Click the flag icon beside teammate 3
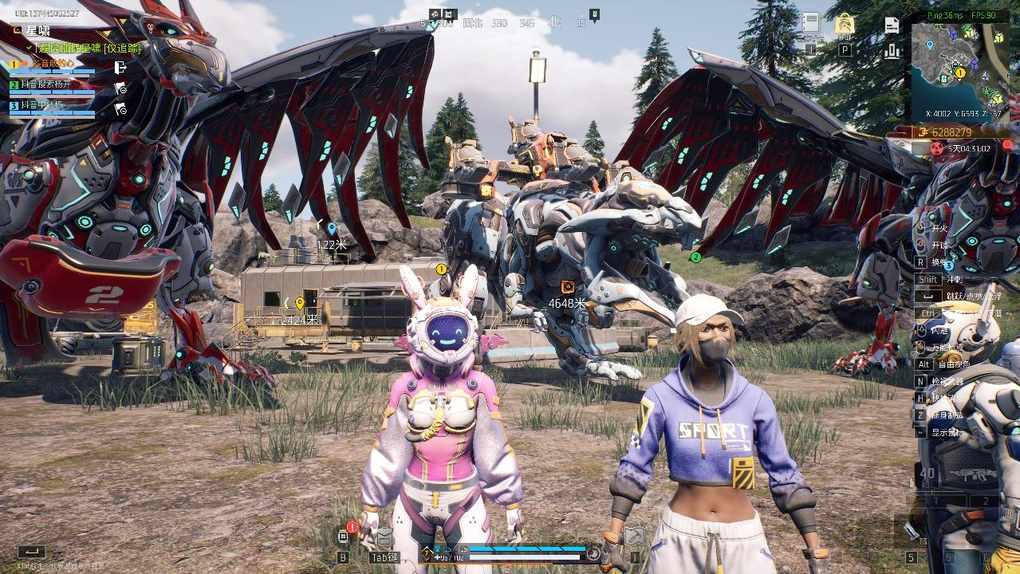The width and height of the screenshot is (1020, 574). pyautogui.click(x=120, y=108)
